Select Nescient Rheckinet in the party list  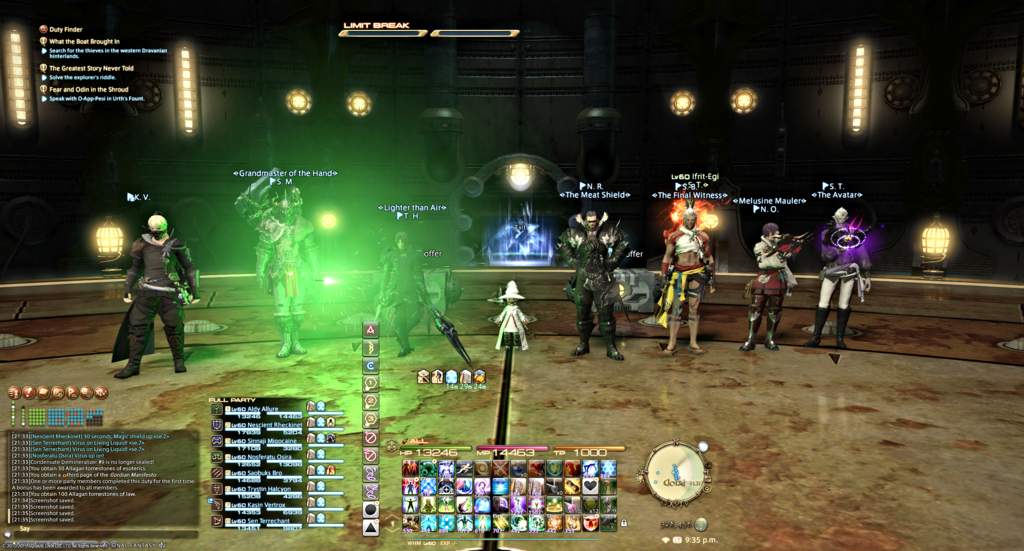point(267,425)
